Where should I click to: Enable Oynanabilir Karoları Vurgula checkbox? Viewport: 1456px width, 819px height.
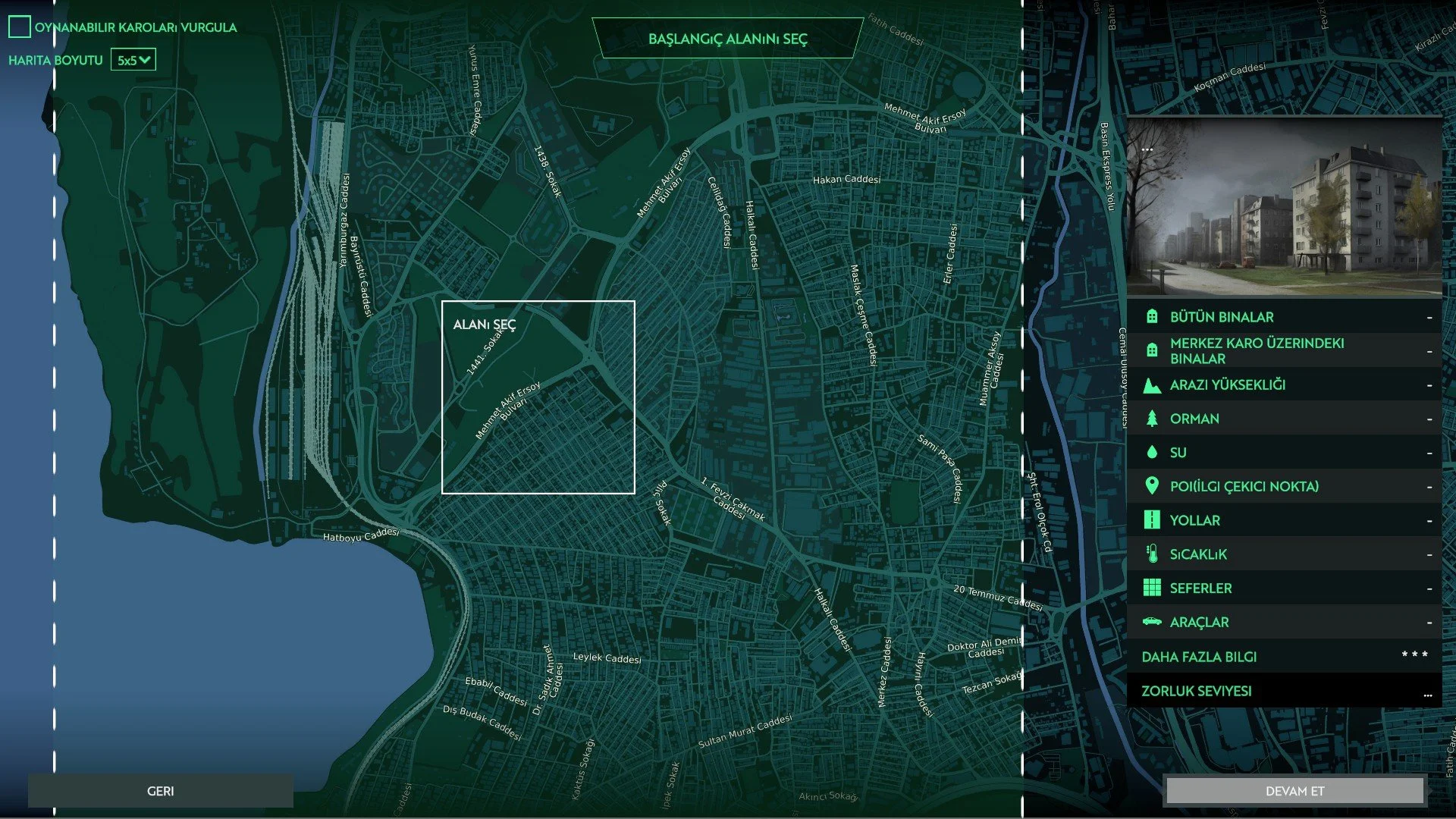click(18, 27)
